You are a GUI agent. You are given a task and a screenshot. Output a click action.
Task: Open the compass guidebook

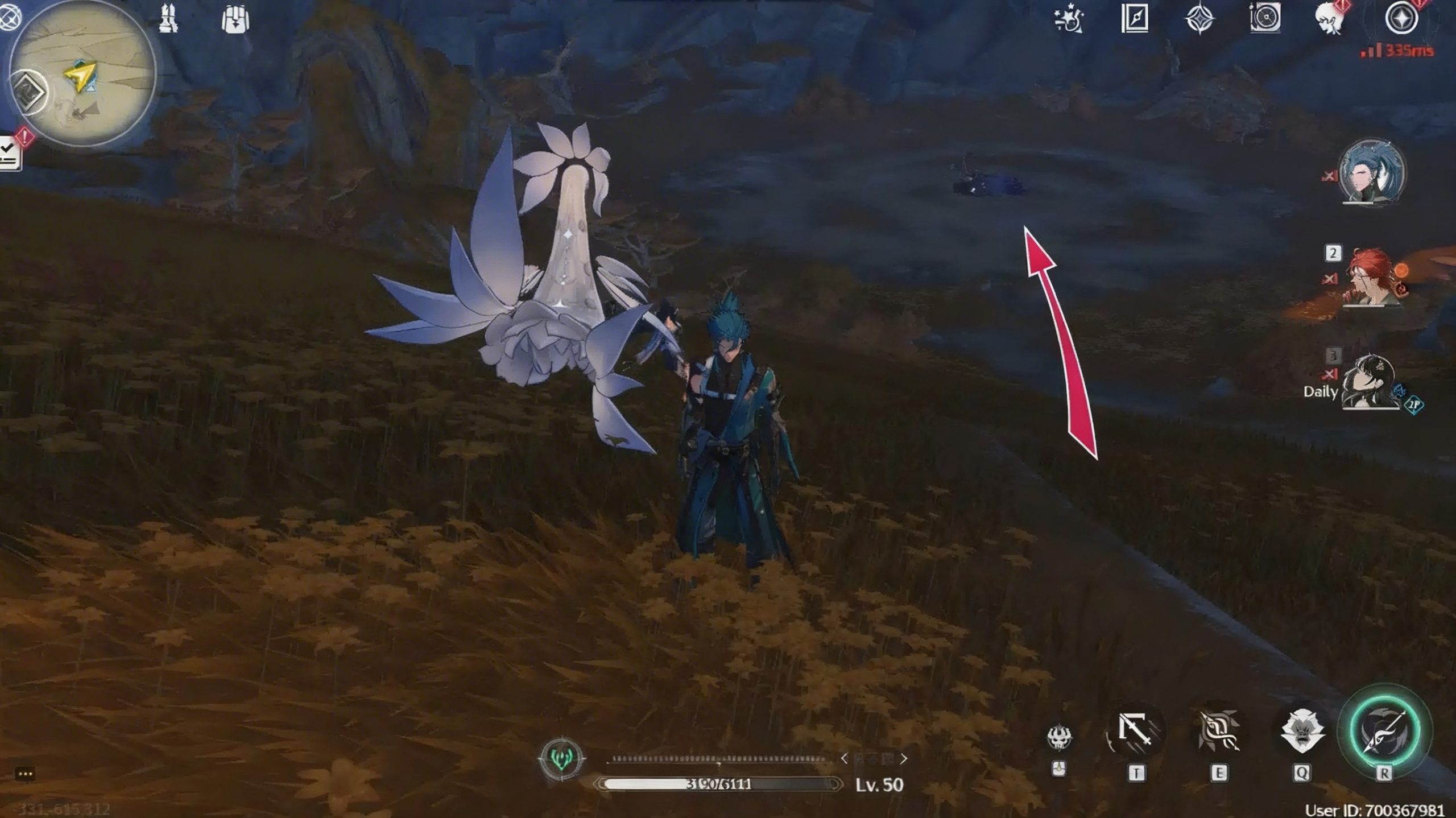[x=1135, y=19]
